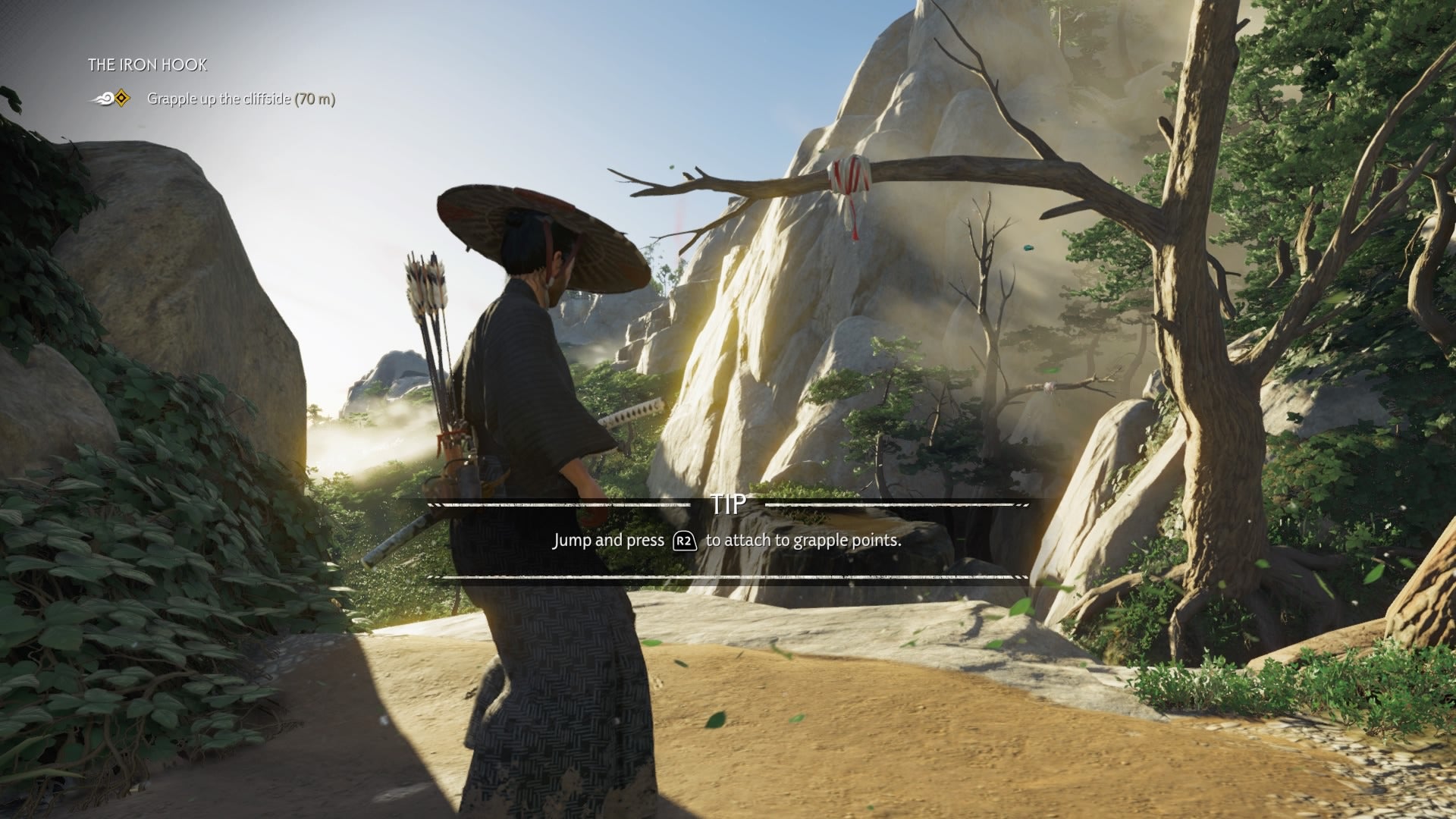The image size is (1456, 819).
Task: Click the Grapple up the cliffside objective
Action: (220, 97)
